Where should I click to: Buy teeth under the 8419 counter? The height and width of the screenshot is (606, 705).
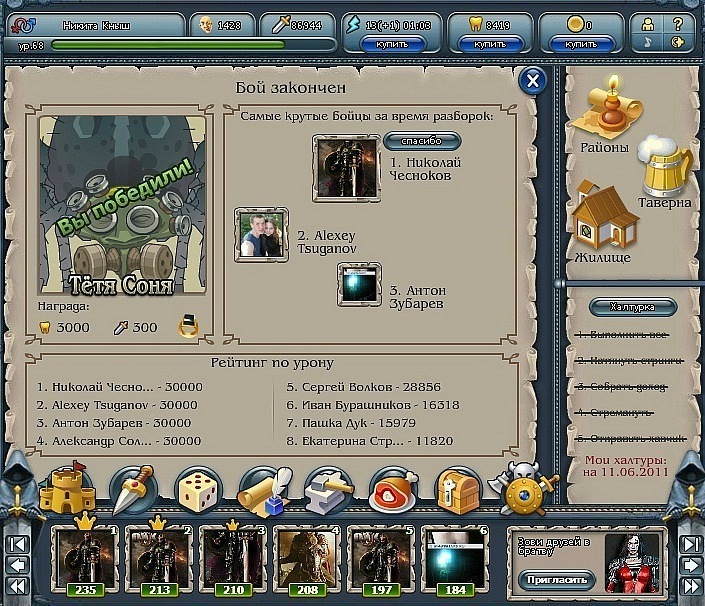pyautogui.click(x=490, y=45)
